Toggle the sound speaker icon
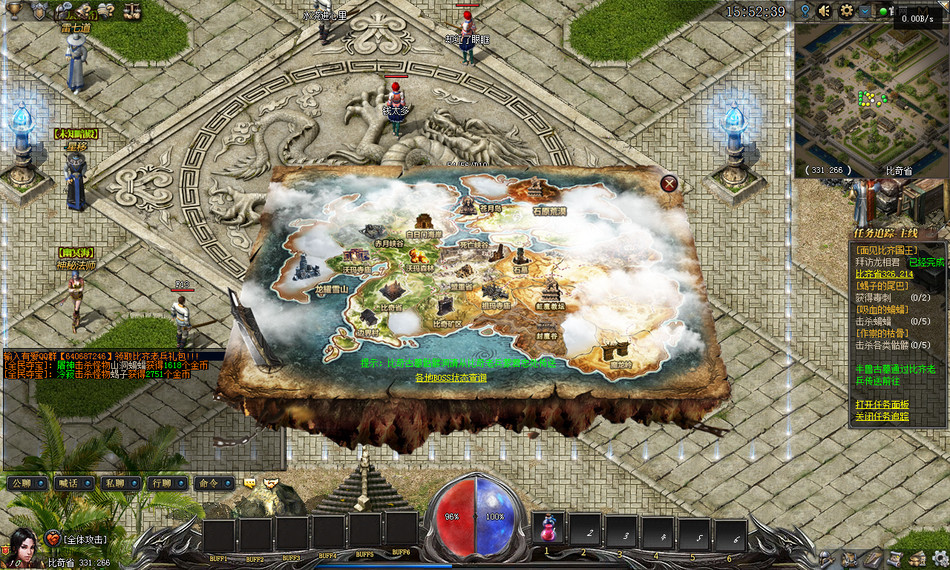Screen dimensions: 950x570 (825, 11)
